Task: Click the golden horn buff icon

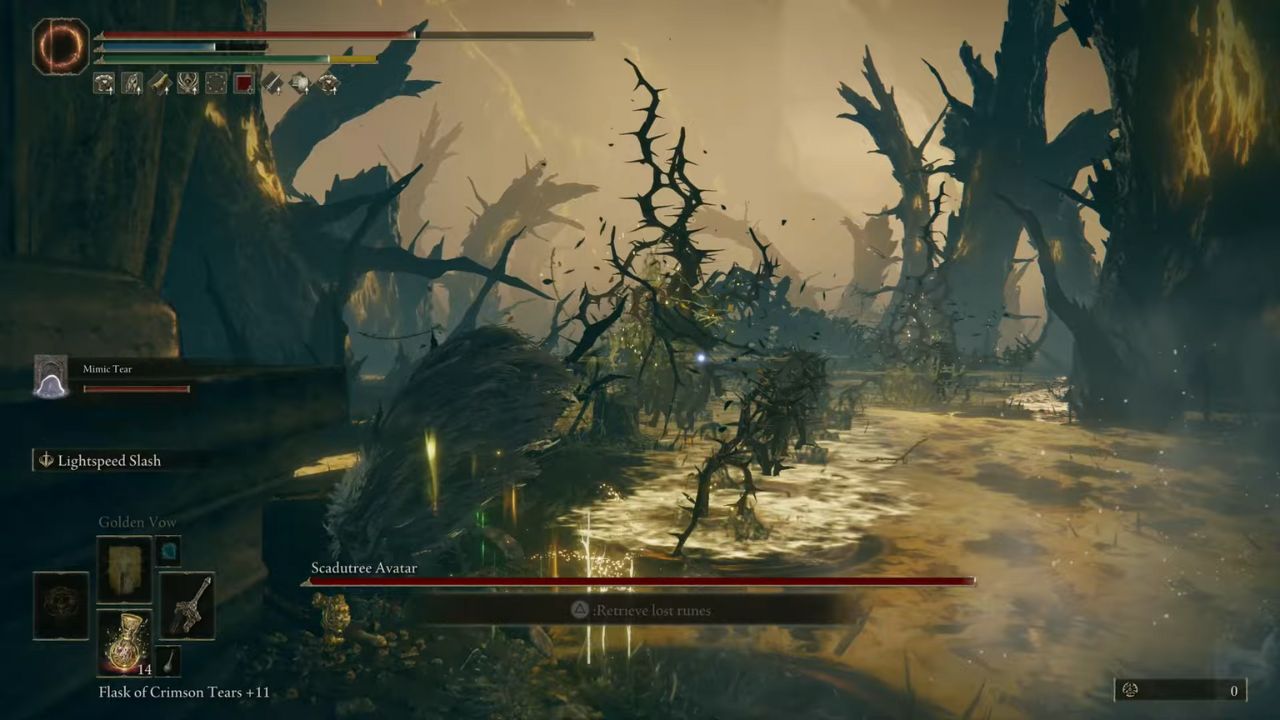Action: 160,84
